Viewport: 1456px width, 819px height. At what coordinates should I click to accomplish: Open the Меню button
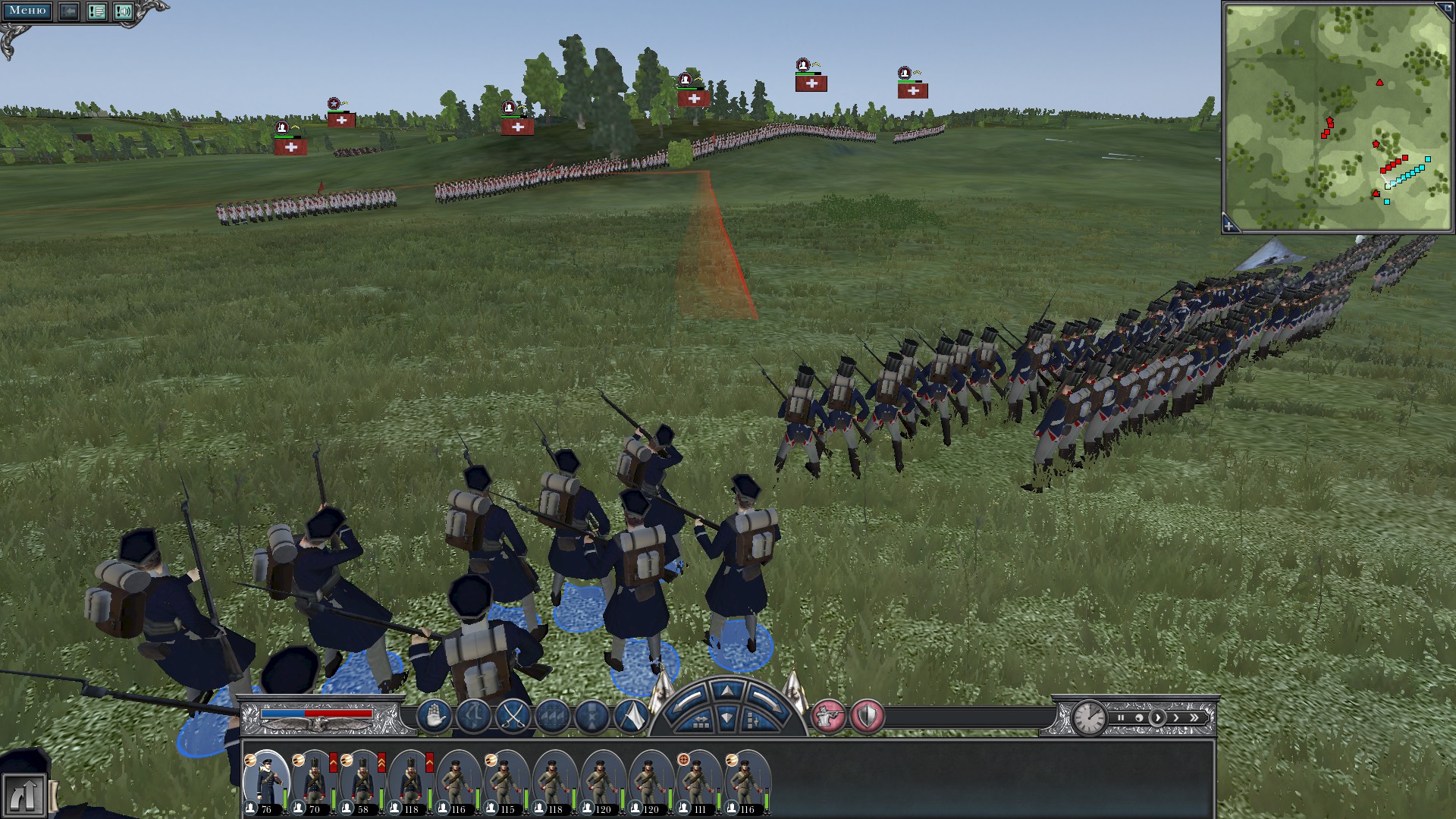(x=27, y=11)
